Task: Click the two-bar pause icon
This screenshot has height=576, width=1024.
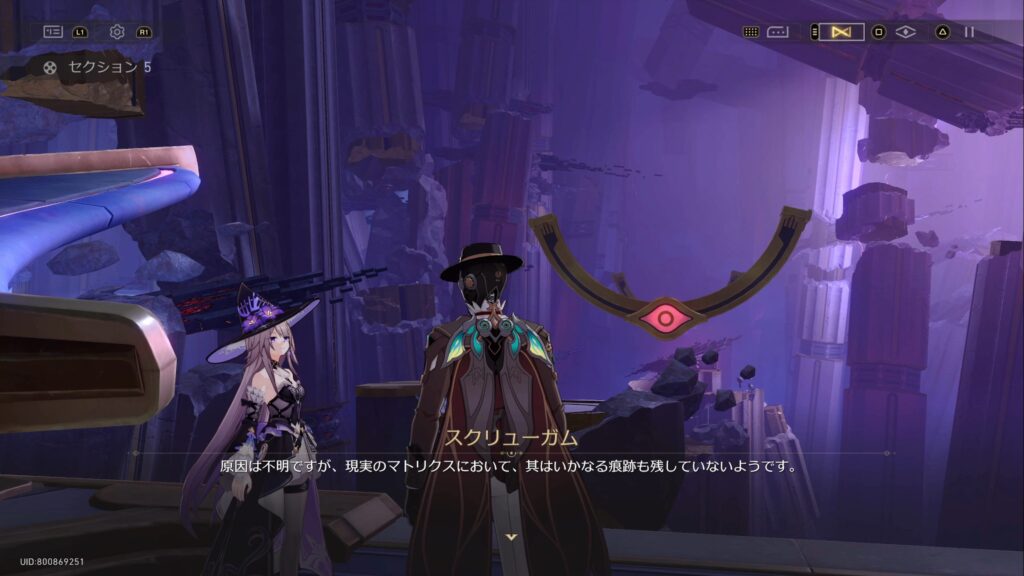Action: coord(969,32)
